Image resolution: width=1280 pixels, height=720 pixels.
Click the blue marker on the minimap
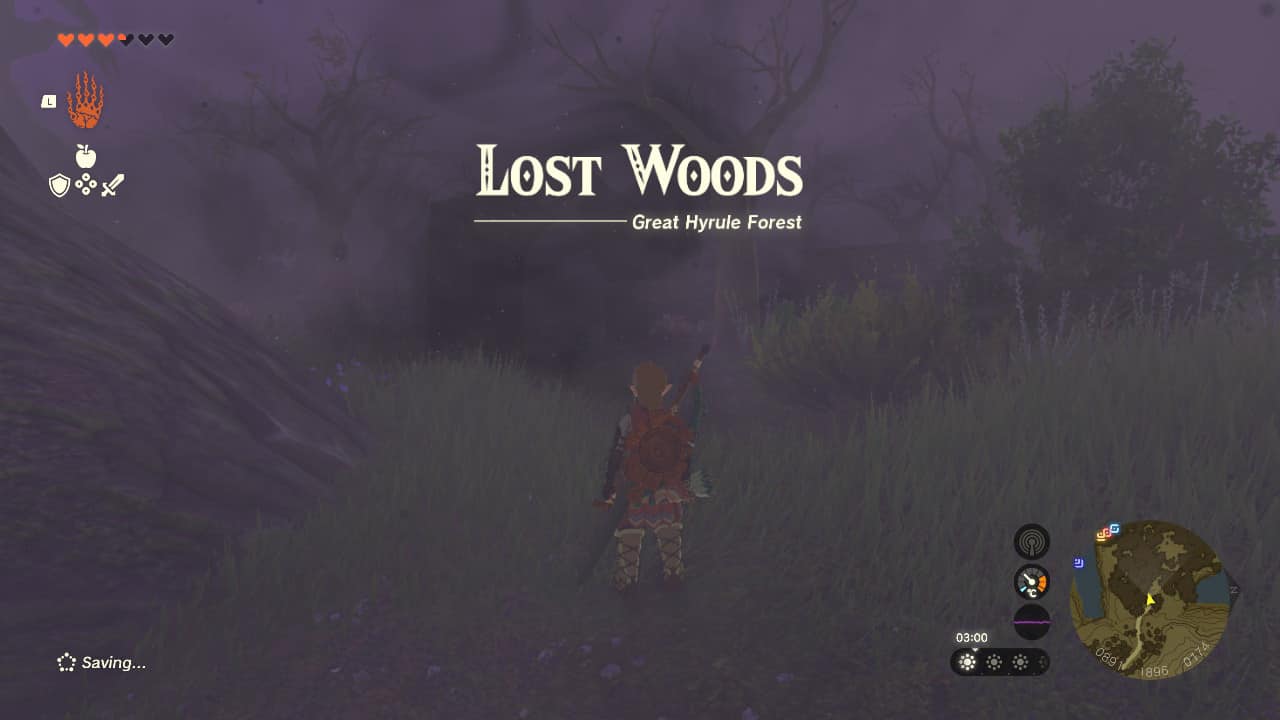pyautogui.click(x=1078, y=561)
